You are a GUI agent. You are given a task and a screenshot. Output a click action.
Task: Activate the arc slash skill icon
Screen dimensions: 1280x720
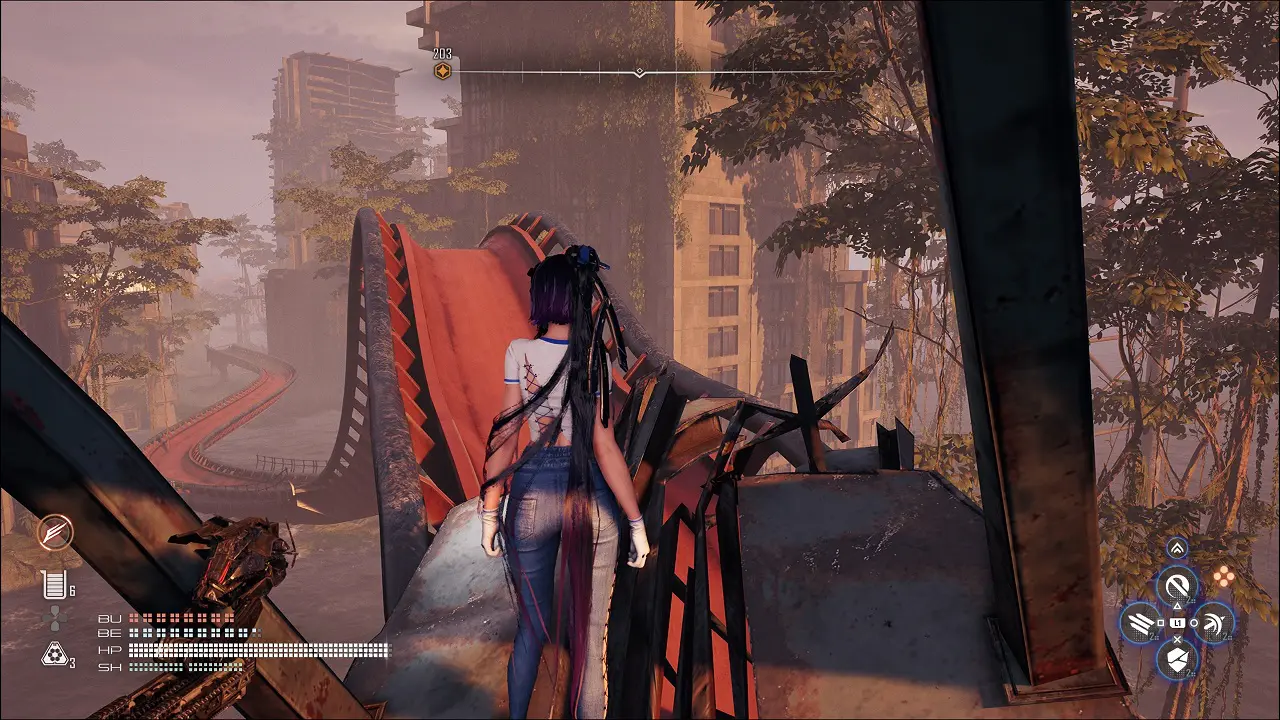(1213, 623)
